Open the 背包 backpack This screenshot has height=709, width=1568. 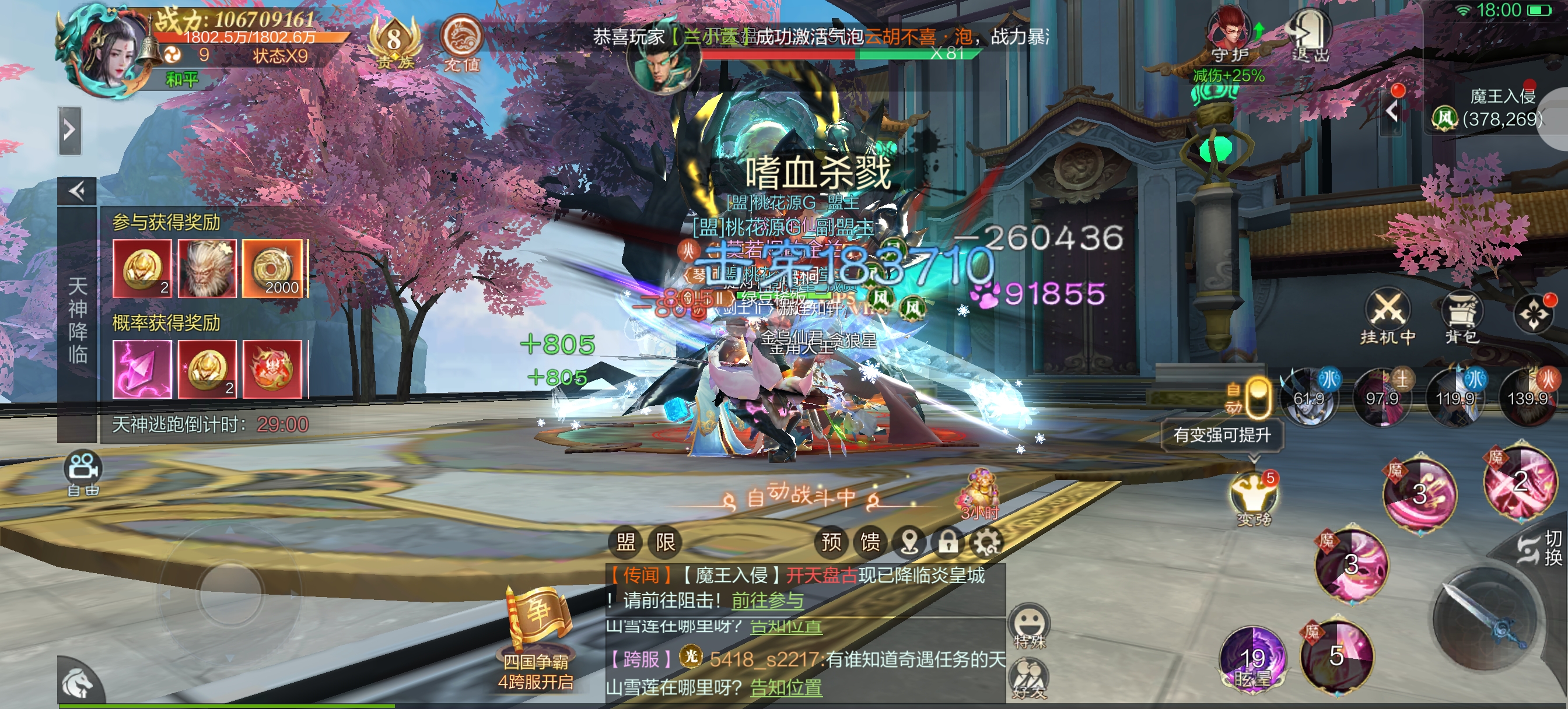(x=1461, y=315)
